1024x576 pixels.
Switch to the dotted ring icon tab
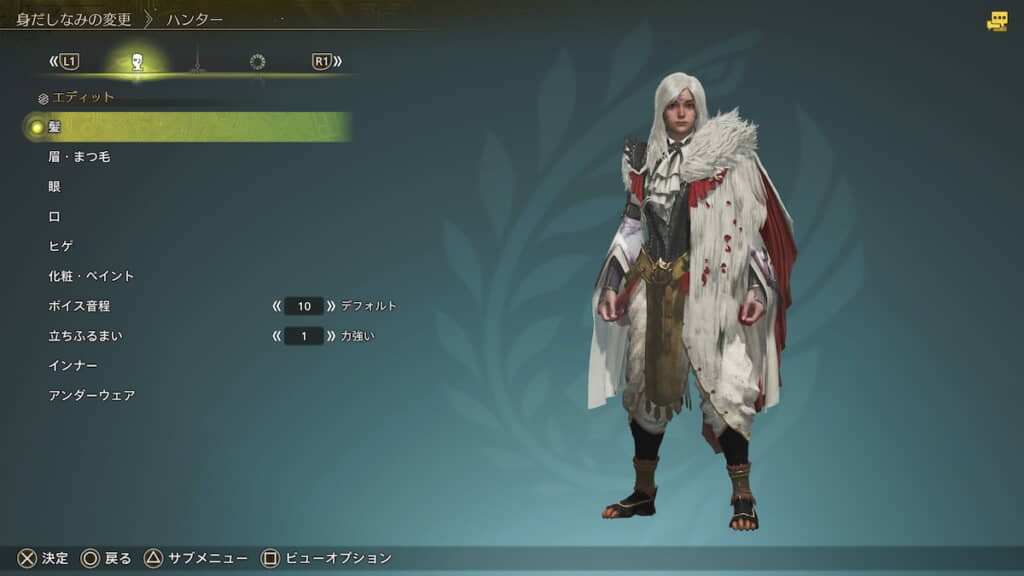click(x=257, y=62)
